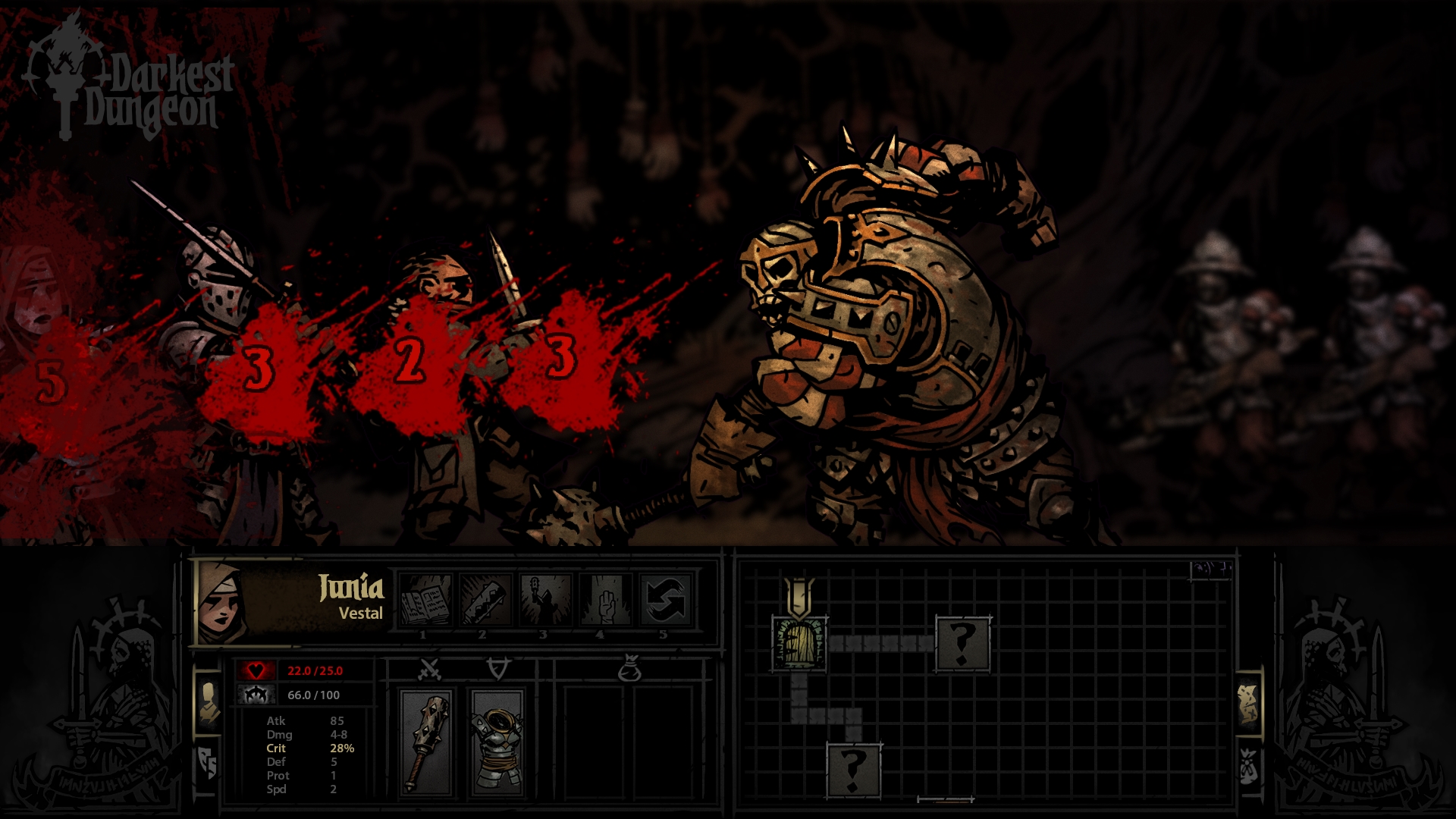Switch to the character stats tab
The height and width of the screenshot is (819, 1456).
tap(208, 701)
